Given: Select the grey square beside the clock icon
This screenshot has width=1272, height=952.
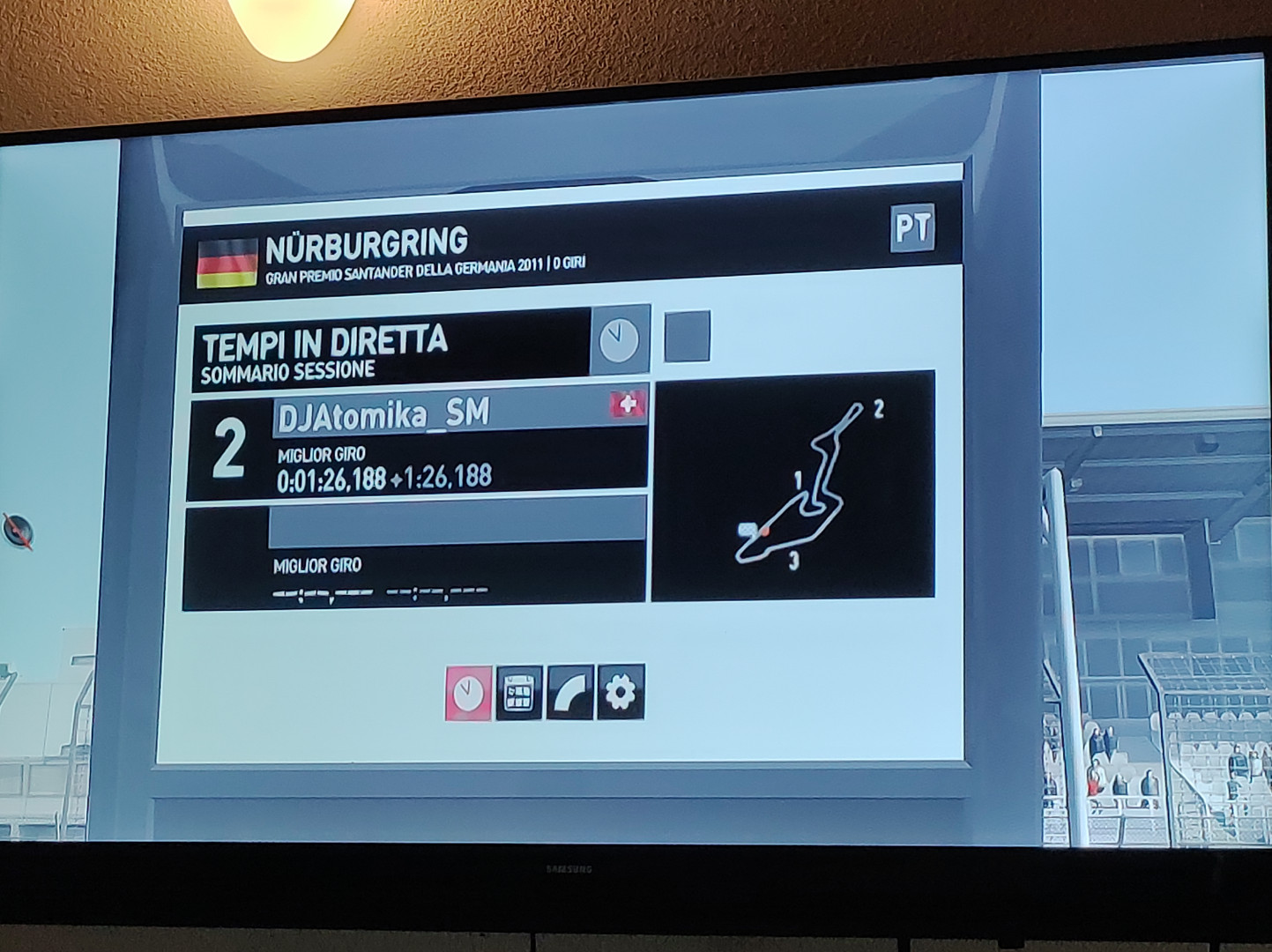Looking at the screenshot, I should [x=687, y=336].
